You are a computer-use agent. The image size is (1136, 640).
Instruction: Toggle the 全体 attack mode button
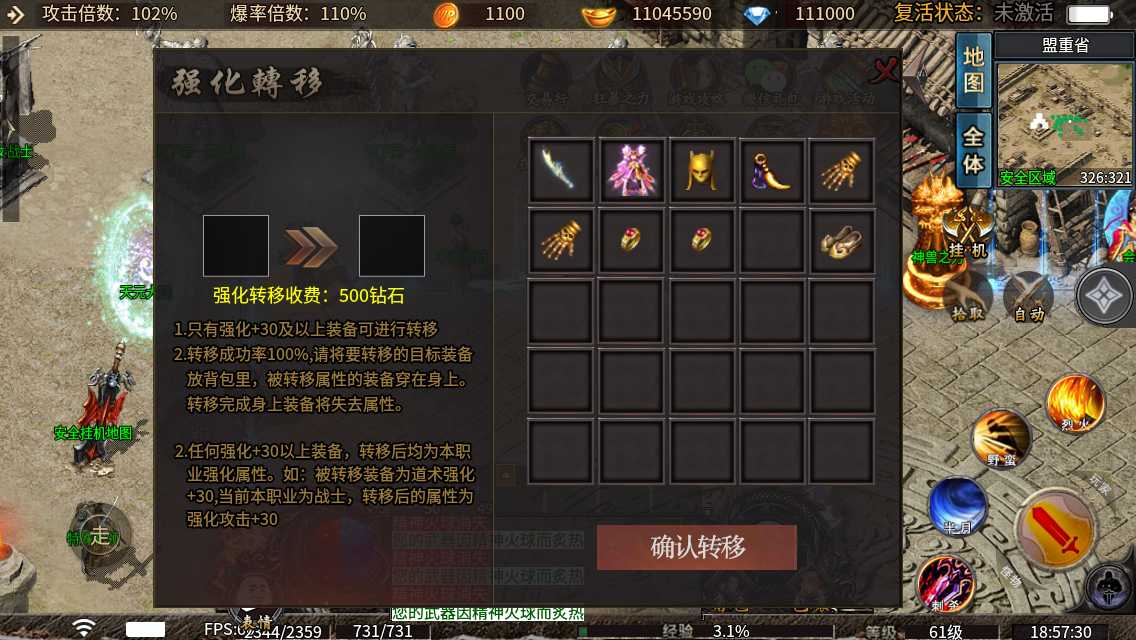pos(973,148)
